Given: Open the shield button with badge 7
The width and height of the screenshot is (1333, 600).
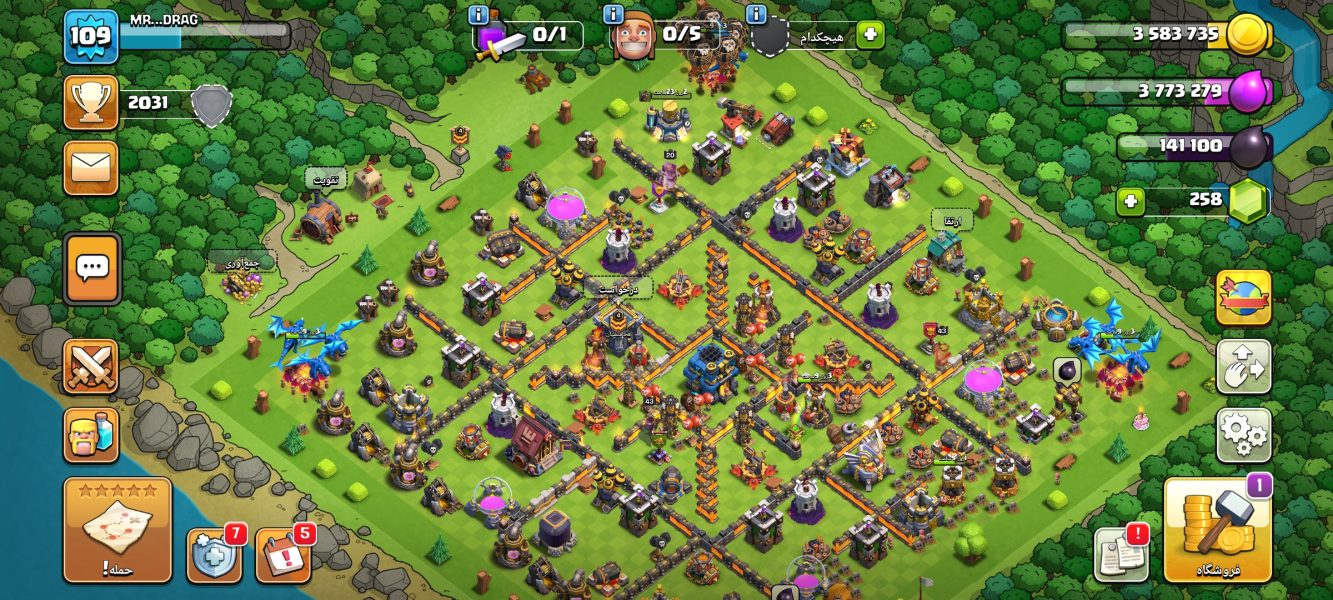Looking at the screenshot, I should pos(214,555).
